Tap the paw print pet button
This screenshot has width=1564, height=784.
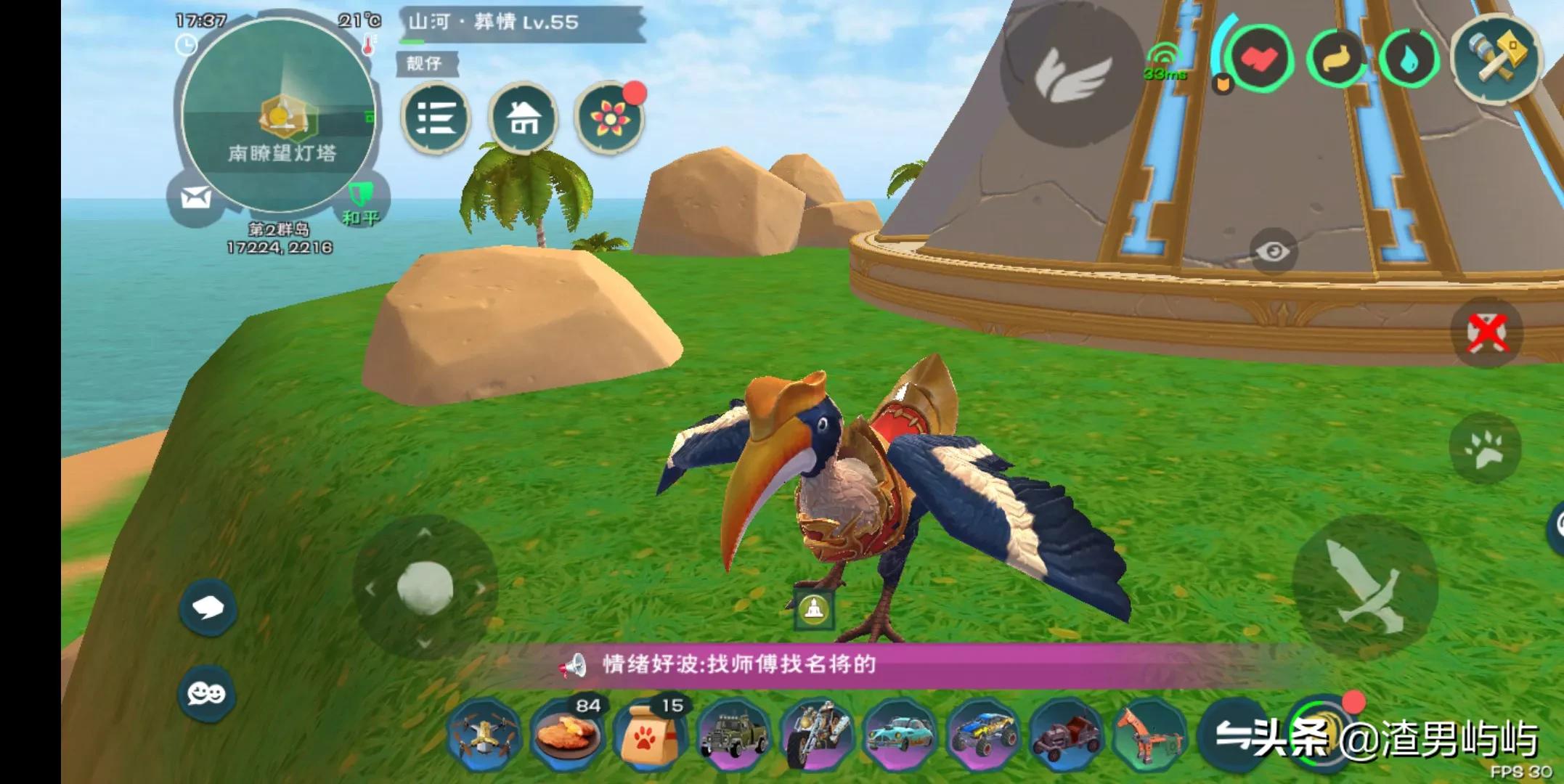pos(1484,449)
